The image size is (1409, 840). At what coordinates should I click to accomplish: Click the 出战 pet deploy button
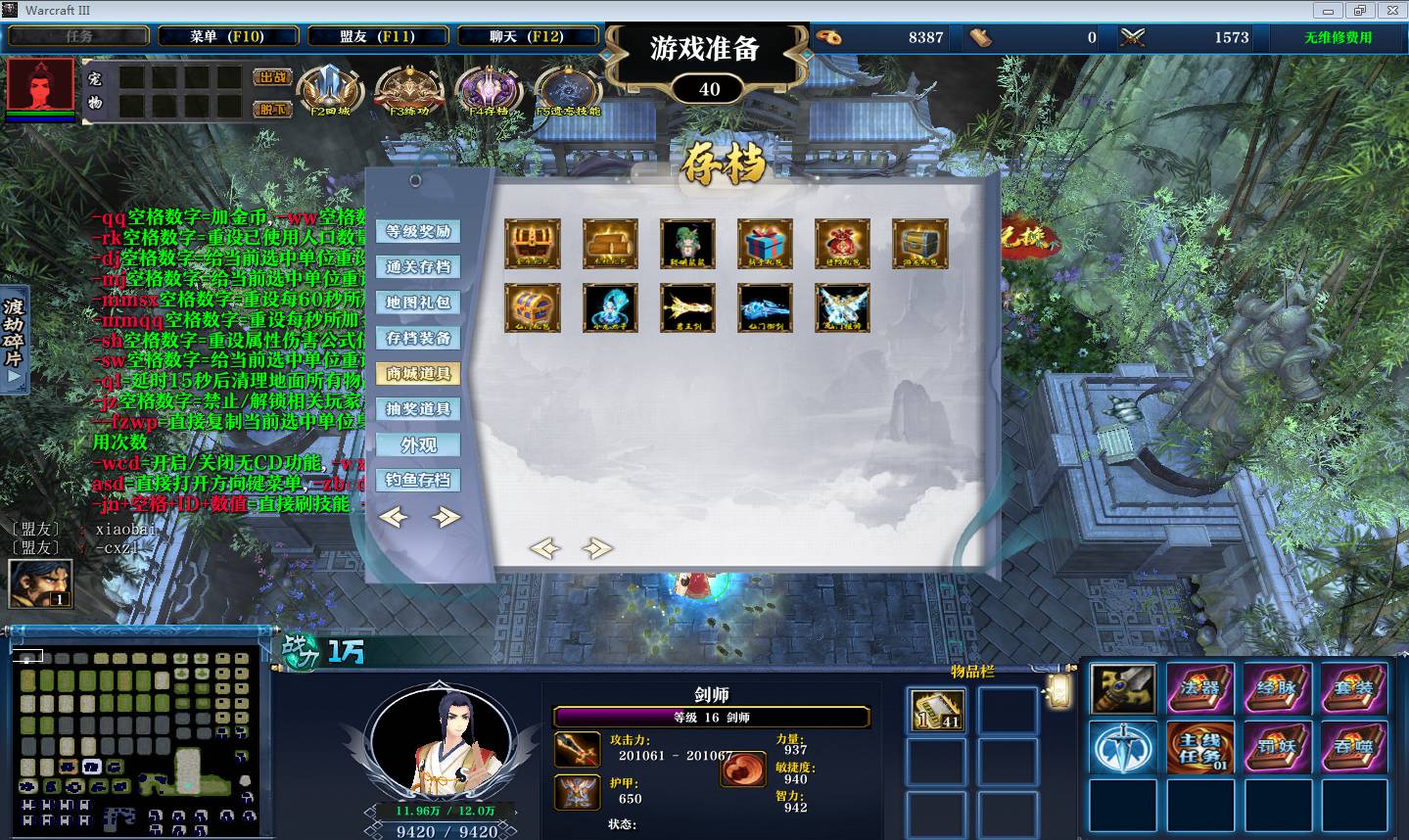[x=273, y=77]
